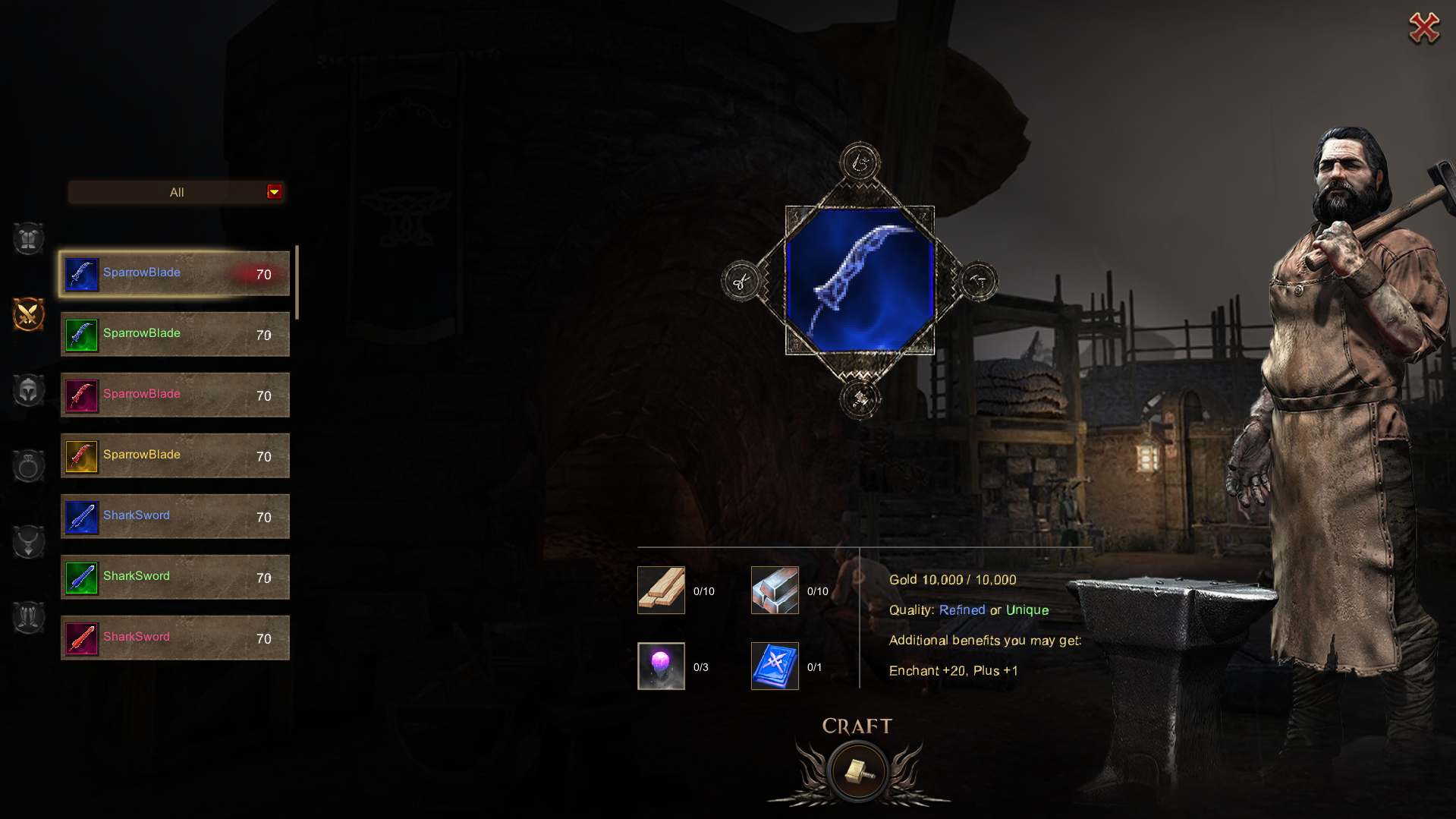Open the All filter dropdown
Image resolution: width=1456 pixels, height=819 pixels.
(x=274, y=192)
